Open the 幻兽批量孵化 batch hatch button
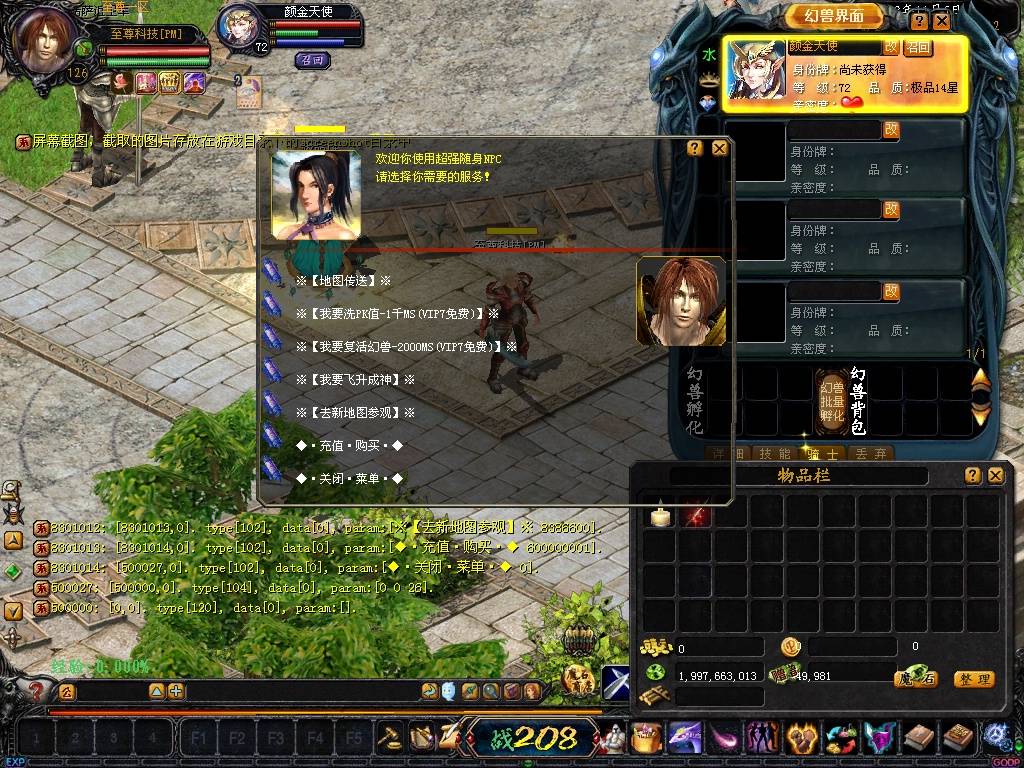The width and height of the screenshot is (1024, 768). [x=832, y=401]
